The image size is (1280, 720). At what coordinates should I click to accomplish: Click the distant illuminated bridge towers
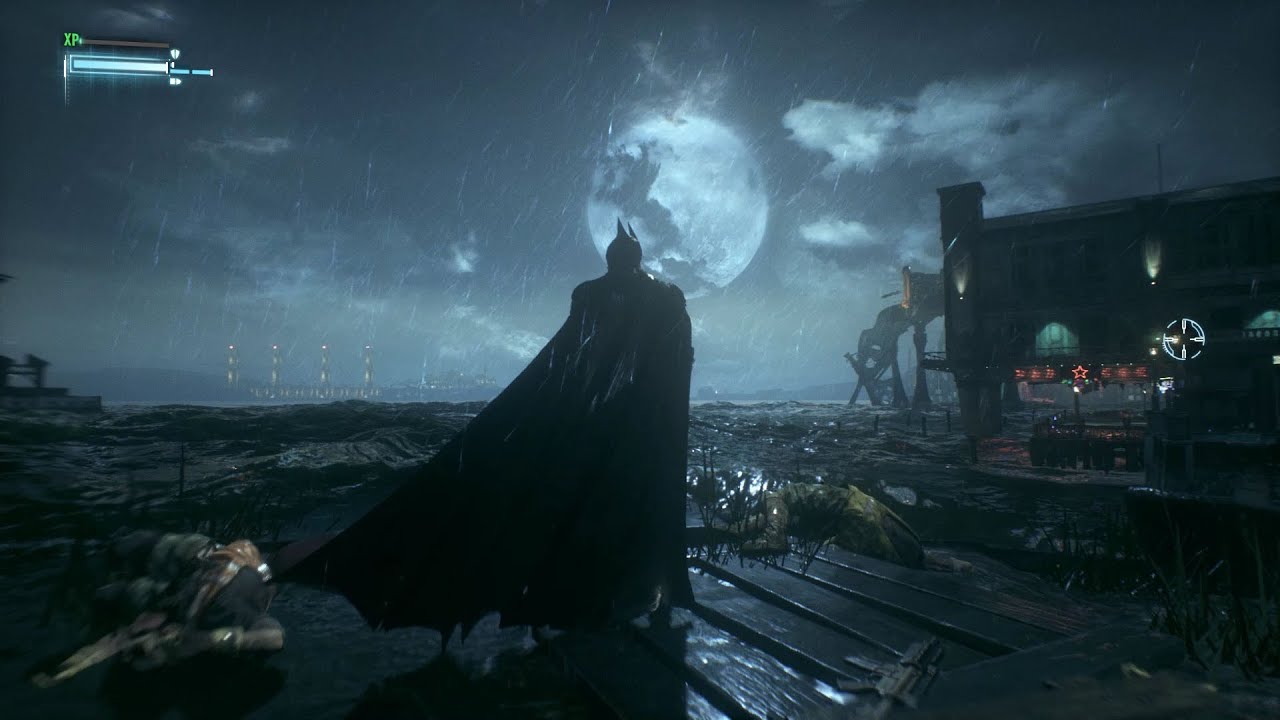[300, 365]
